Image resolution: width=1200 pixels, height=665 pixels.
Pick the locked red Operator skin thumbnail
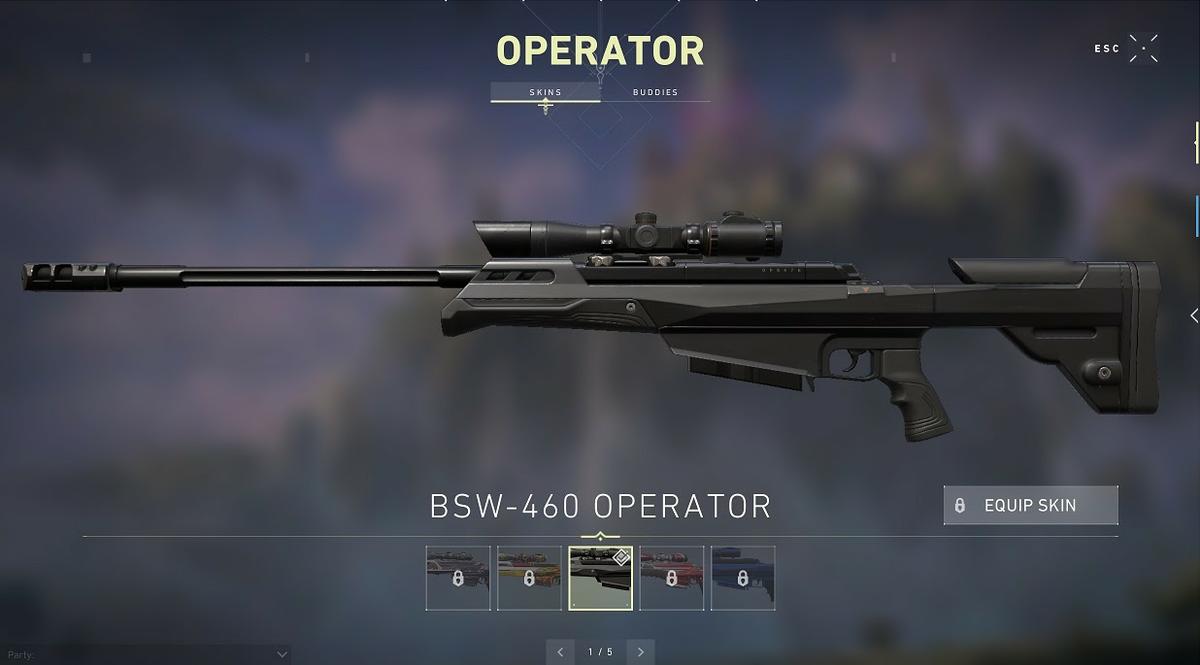pyautogui.click(x=671, y=578)
